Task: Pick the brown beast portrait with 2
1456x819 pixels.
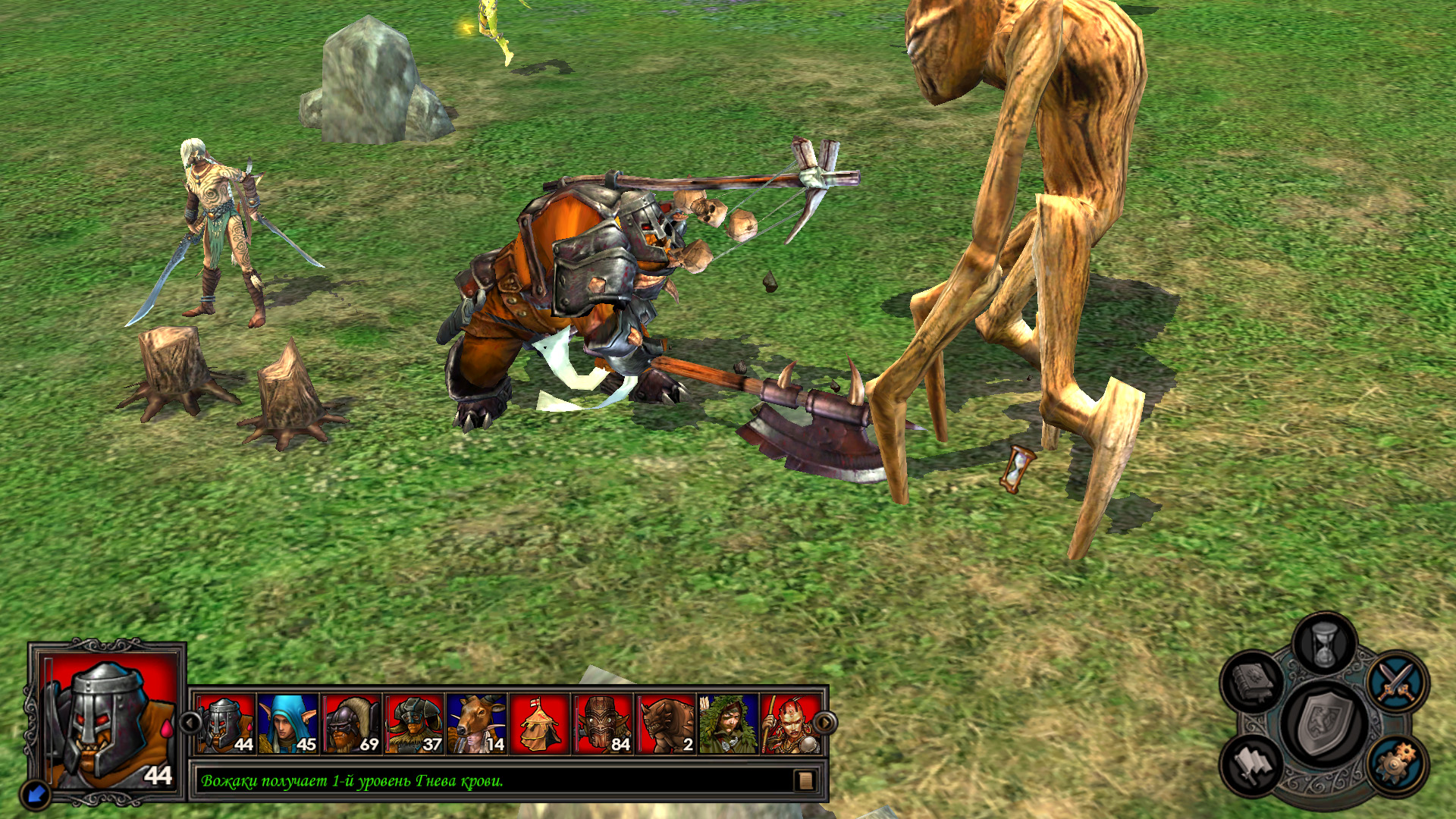Action: [666, 724]
